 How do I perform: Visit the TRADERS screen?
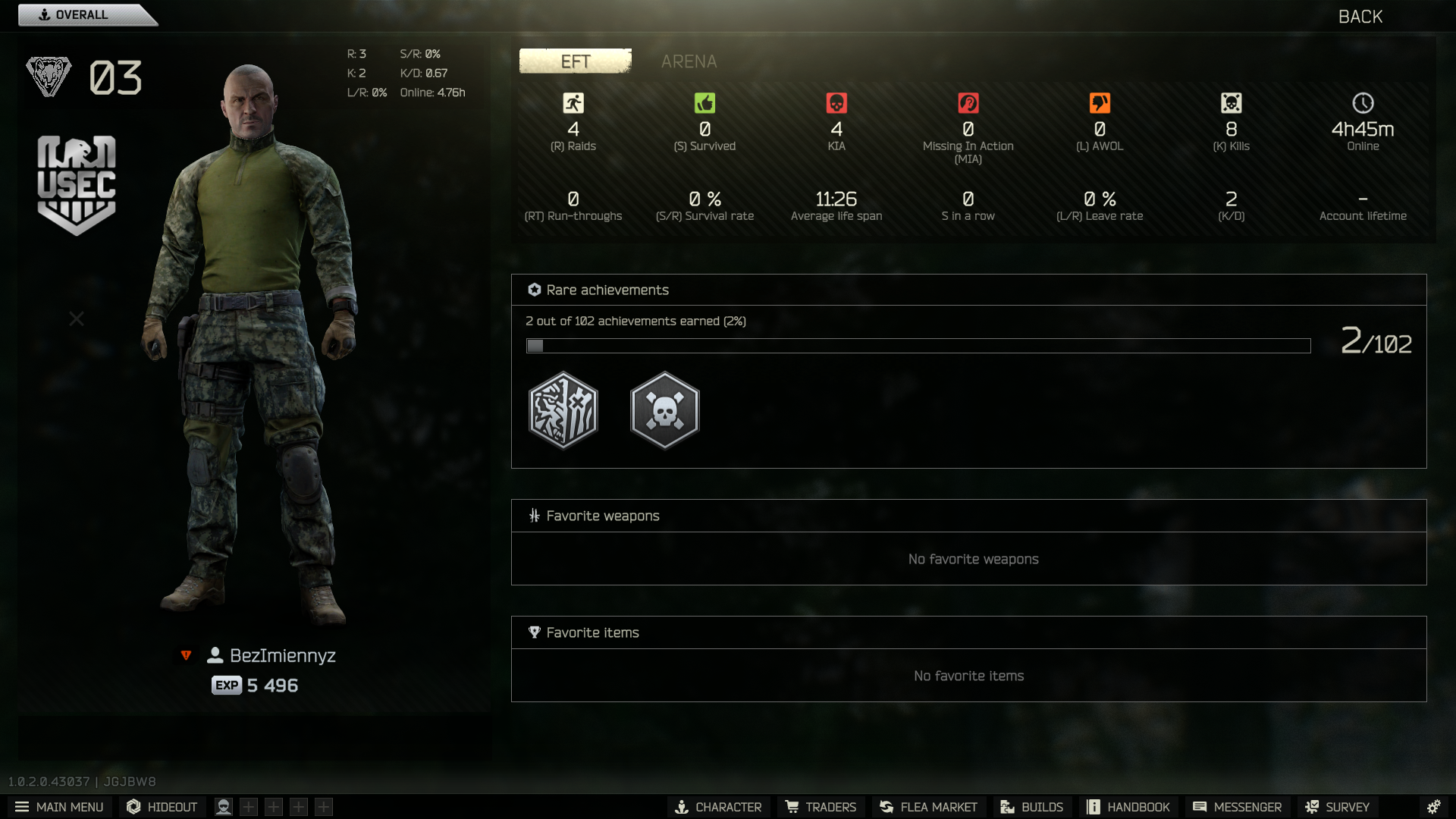[821, 807]
